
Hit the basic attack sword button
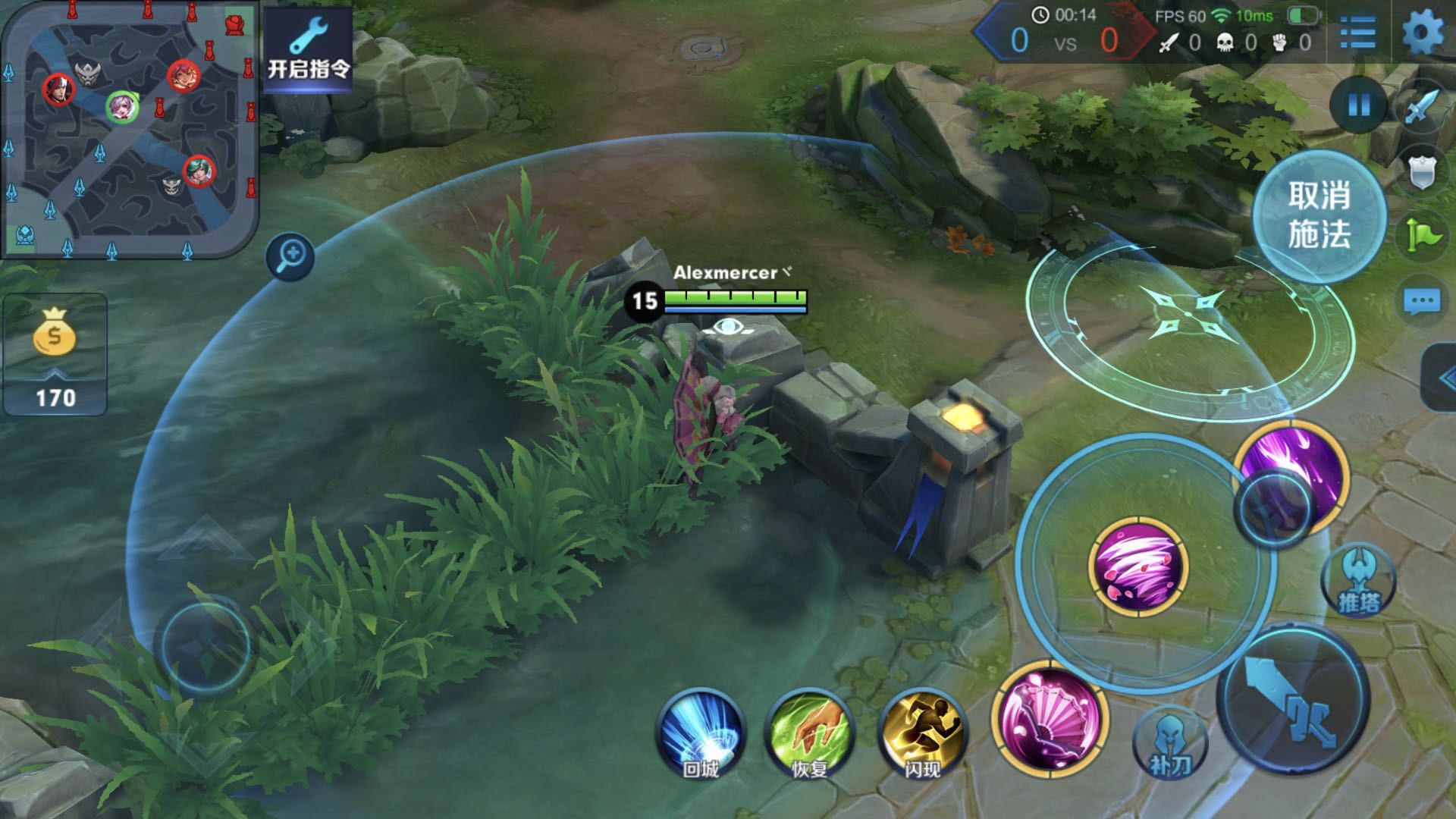pos(1294,698)
